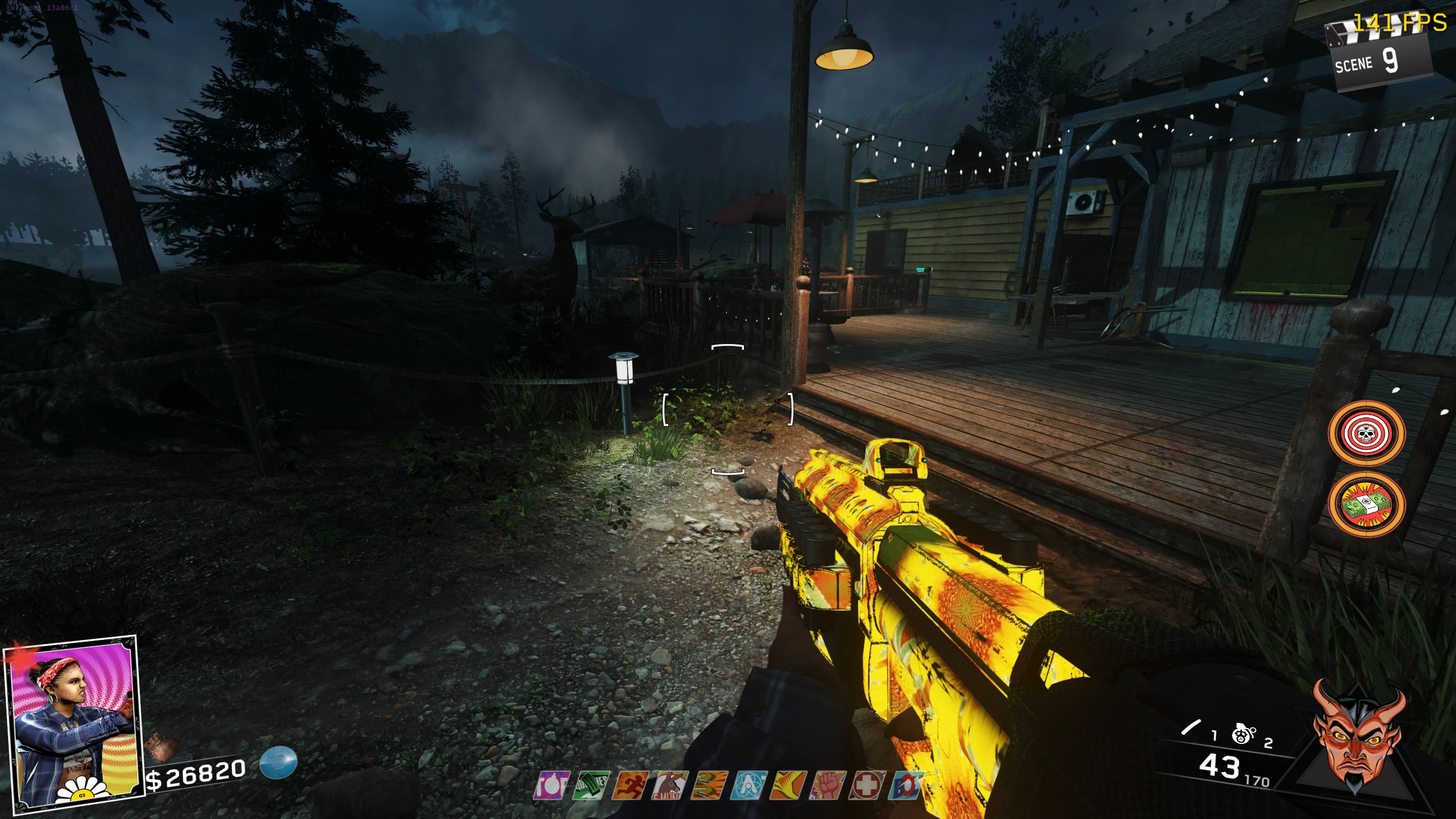The height and width of the screenshot is (819, 1456).
Task: Choose the raised fist perk icon
Action: point(829,786)
